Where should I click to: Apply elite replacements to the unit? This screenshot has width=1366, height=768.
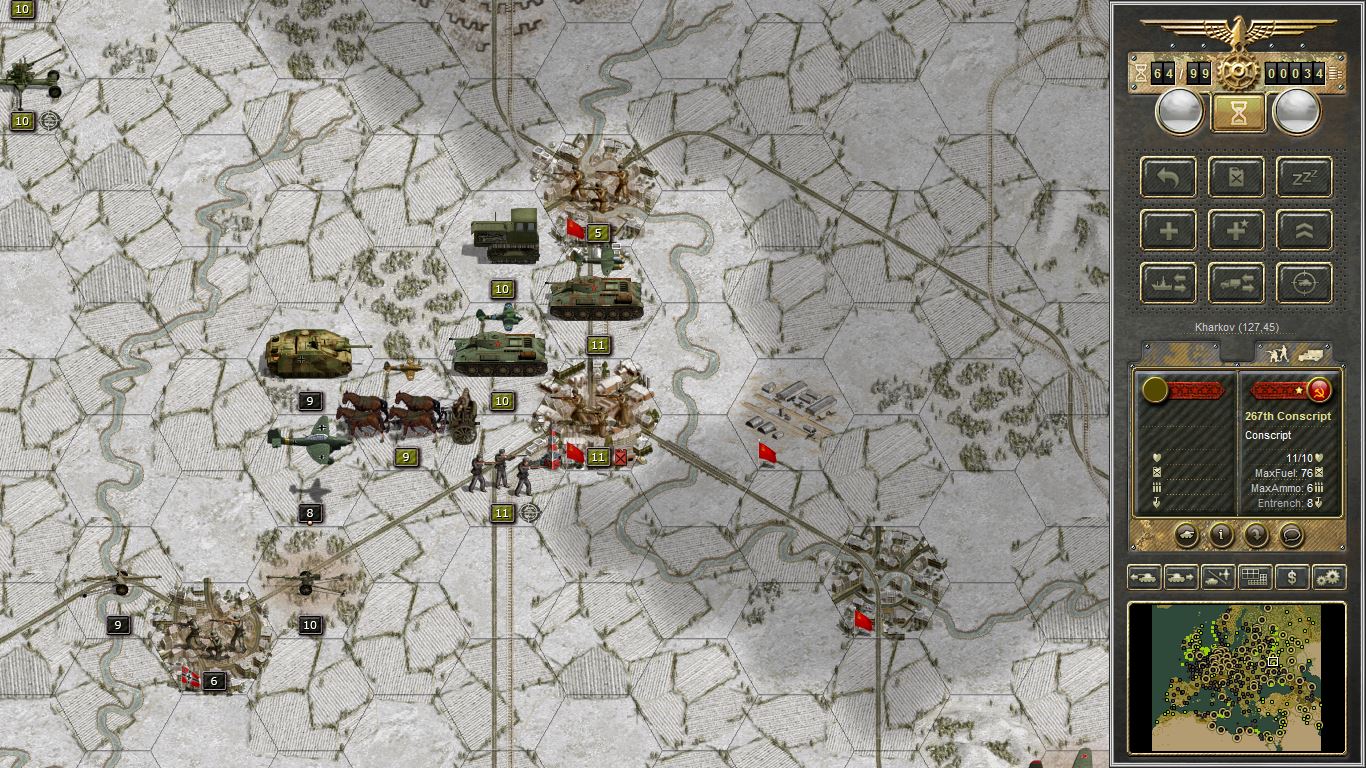click(x=1236, y=230)
